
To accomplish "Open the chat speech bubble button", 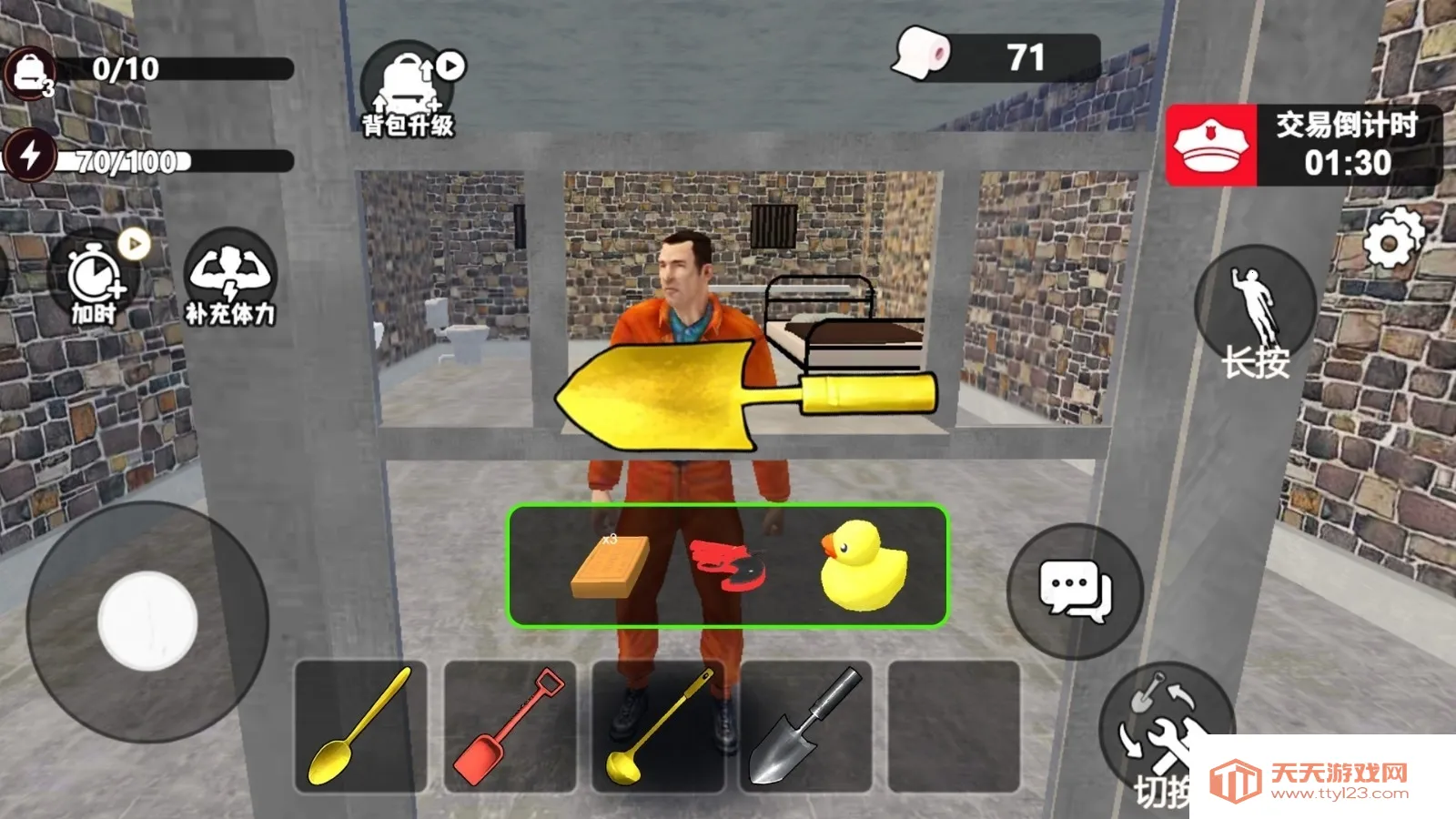I will (1075, 591).
